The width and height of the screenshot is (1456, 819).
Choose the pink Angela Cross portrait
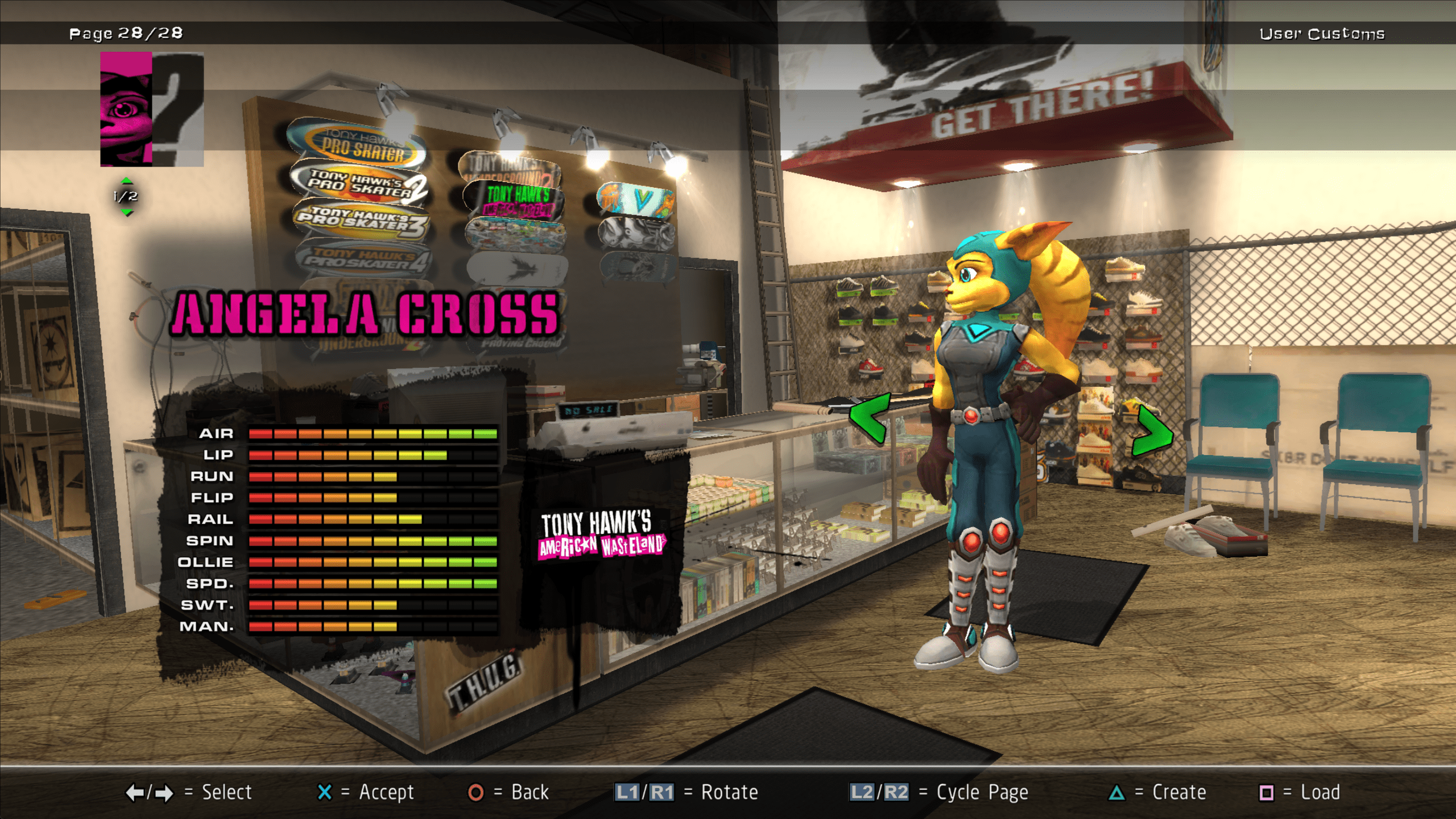(x=126, y=109)
